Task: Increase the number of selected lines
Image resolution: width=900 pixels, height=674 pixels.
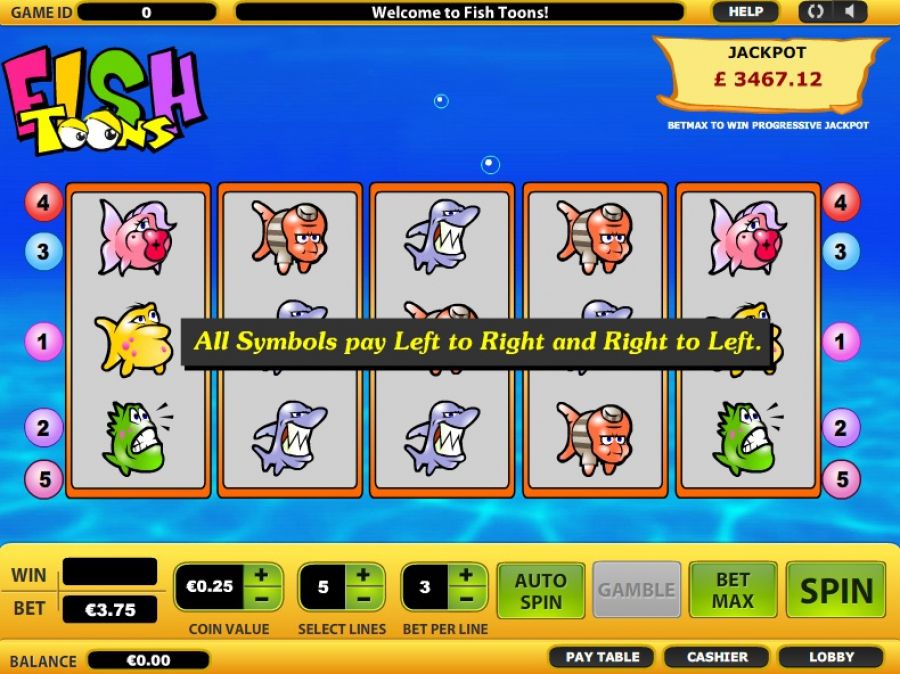Action: click(x=364, y=575)
